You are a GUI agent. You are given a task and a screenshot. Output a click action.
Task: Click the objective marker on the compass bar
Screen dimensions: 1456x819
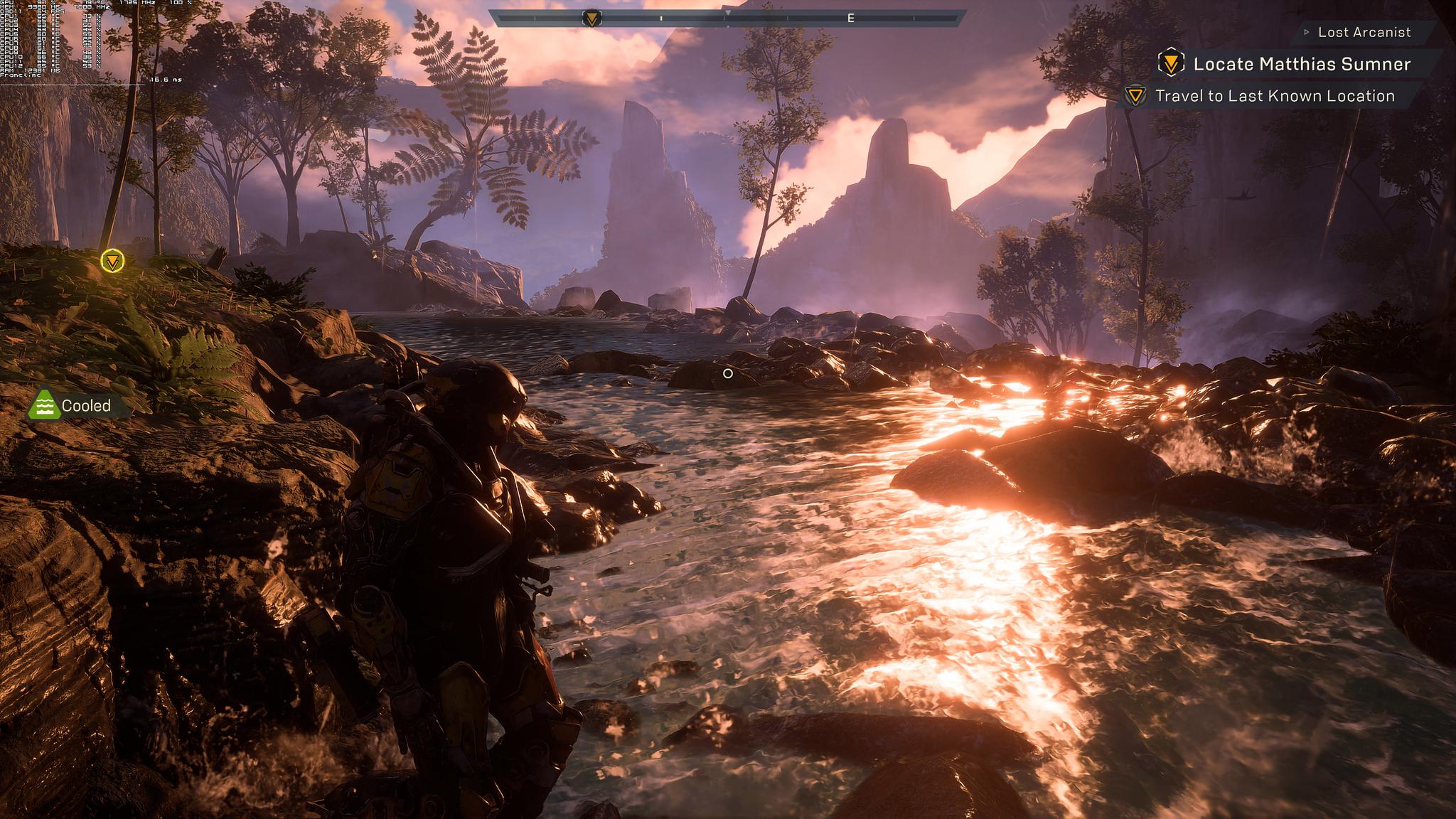tap(591, 18)
